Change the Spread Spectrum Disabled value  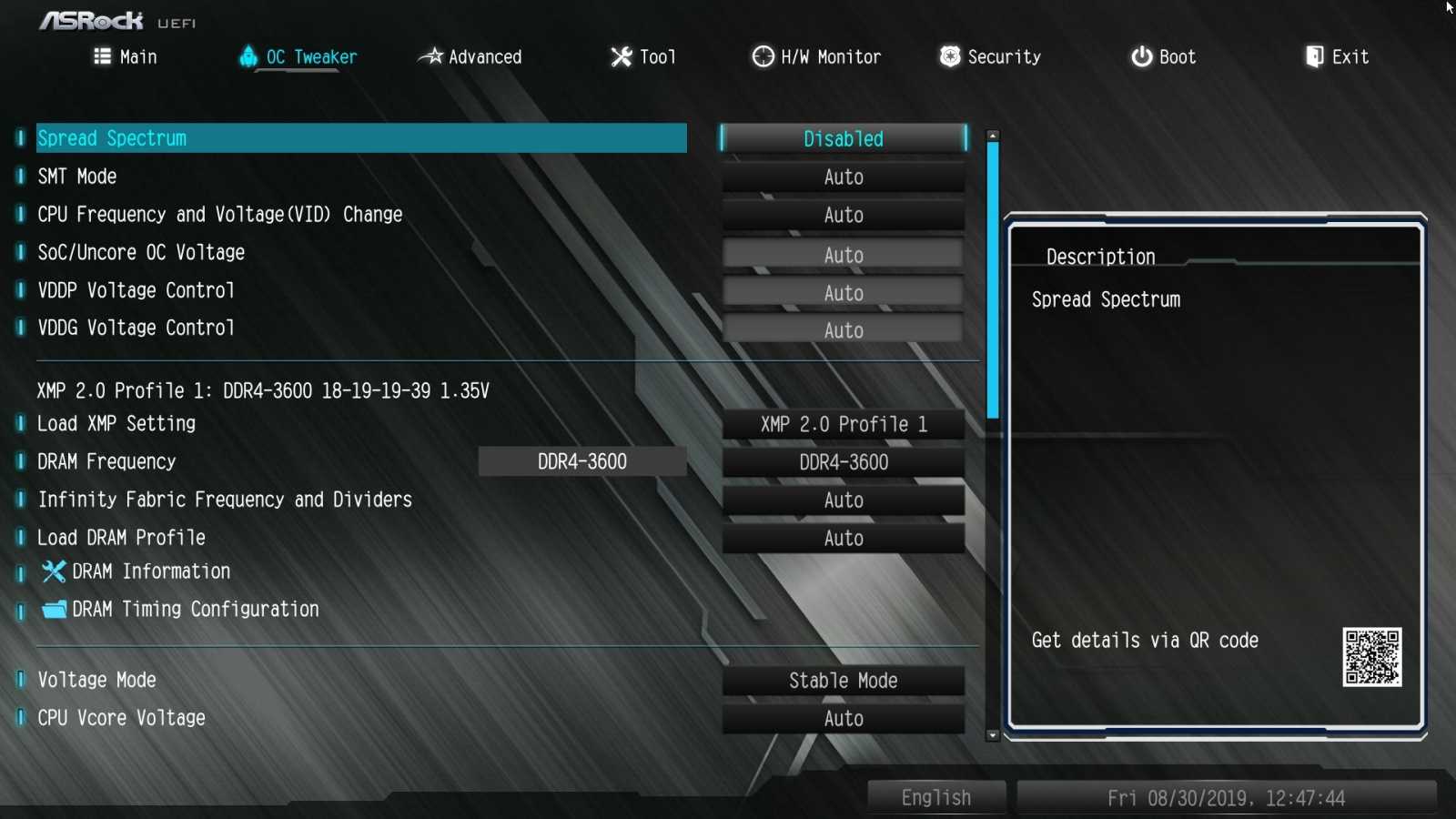coord(843,138)
